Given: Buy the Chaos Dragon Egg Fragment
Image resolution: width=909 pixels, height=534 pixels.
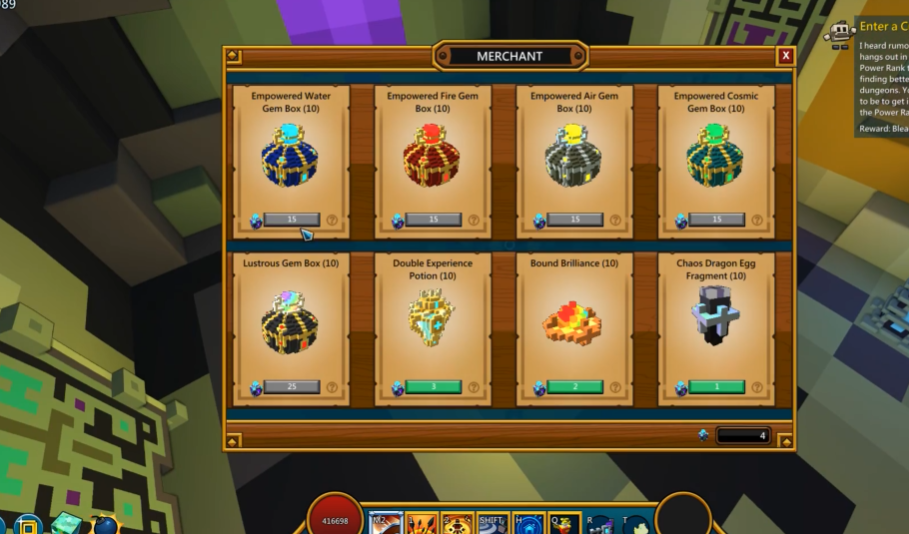Looking at the screenshot, I should 717,387.
